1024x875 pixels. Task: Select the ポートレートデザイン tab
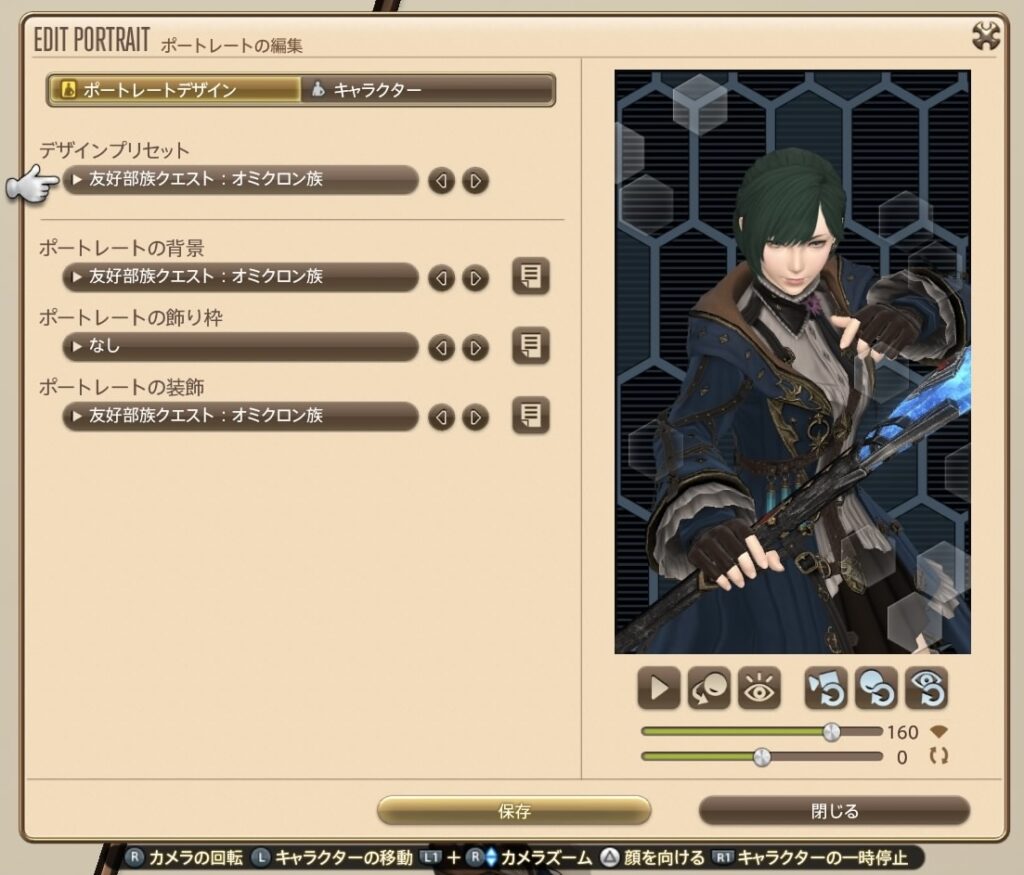174,90
